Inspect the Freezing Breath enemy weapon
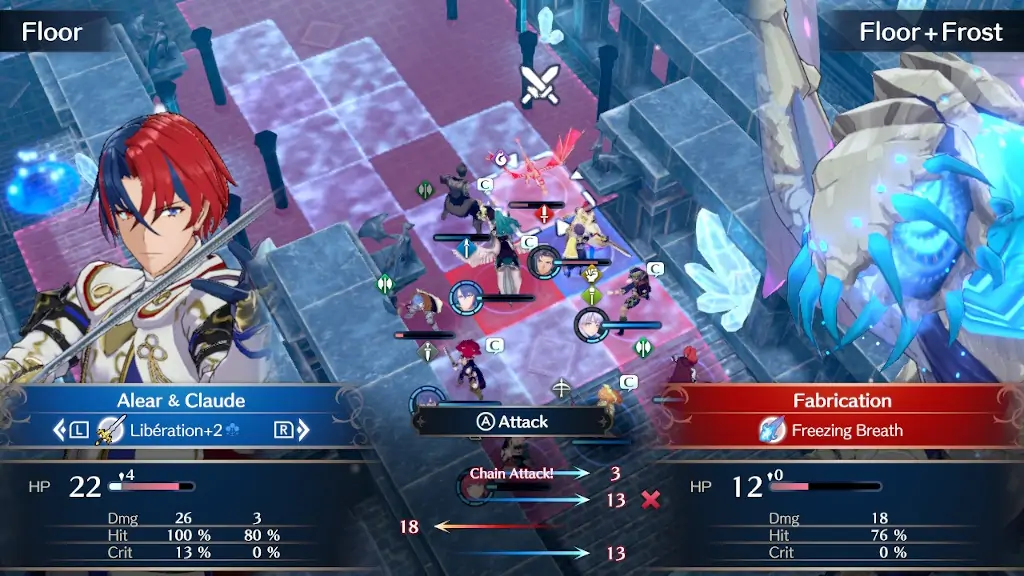The height and width of the screenshot is (576, 1024). coord(832,431)
